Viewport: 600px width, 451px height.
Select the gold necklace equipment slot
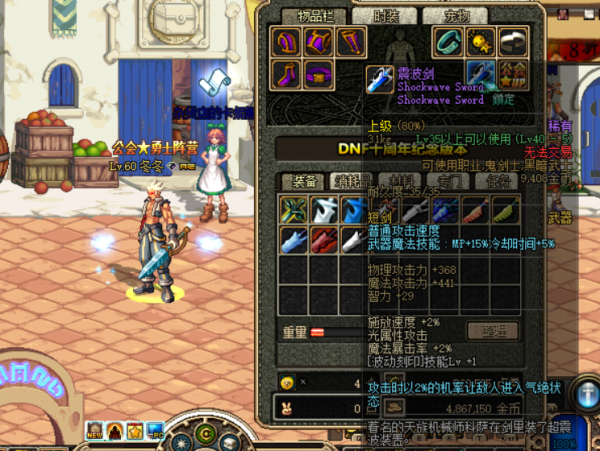pos(479,42)
